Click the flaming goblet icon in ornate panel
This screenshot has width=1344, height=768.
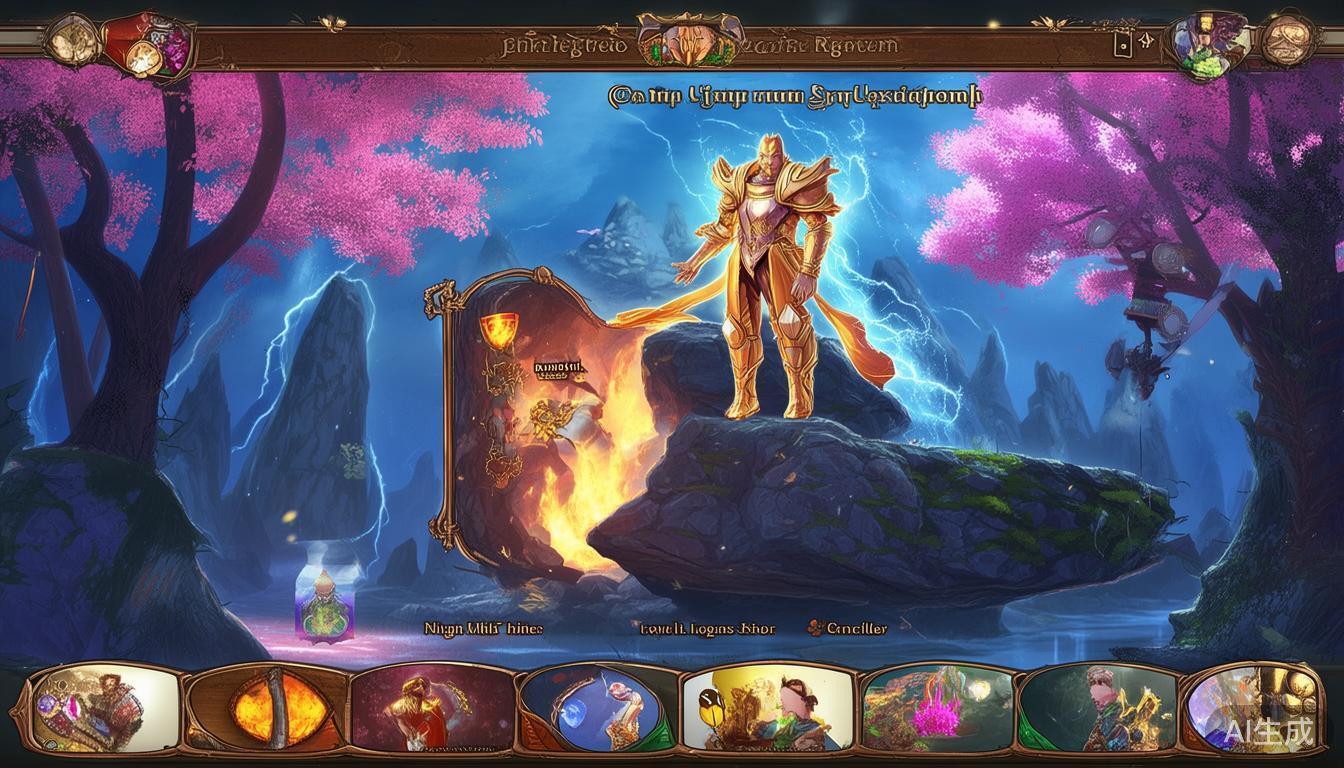point(496,329)
